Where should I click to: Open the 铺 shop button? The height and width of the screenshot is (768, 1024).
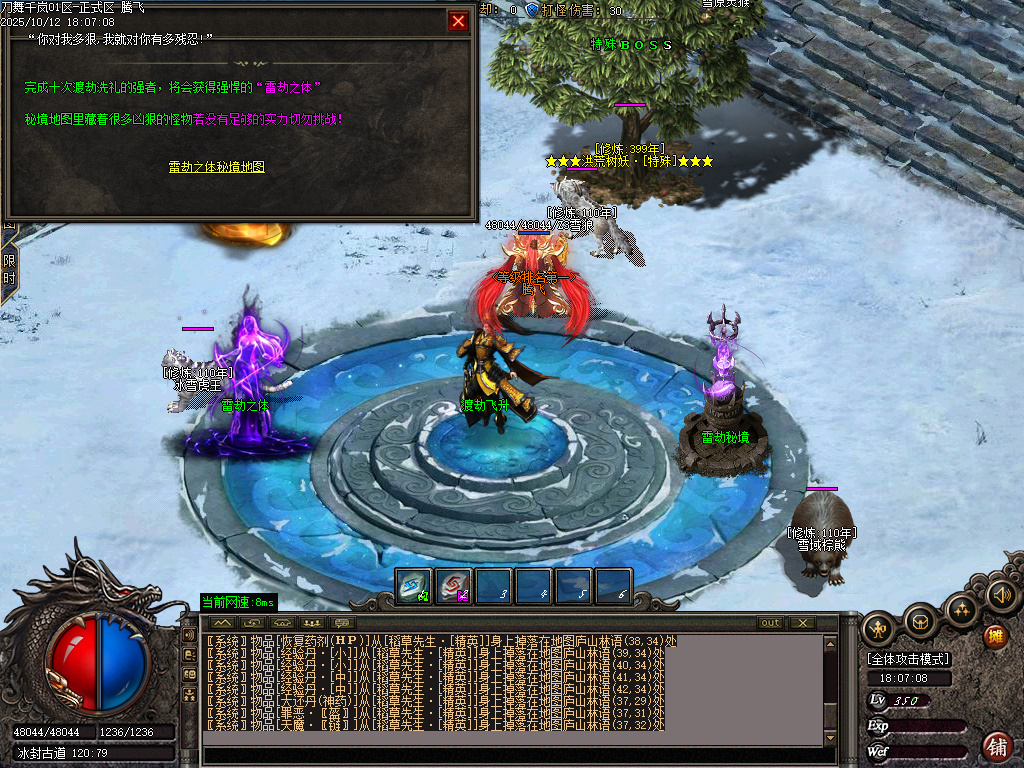click(997, 746)
